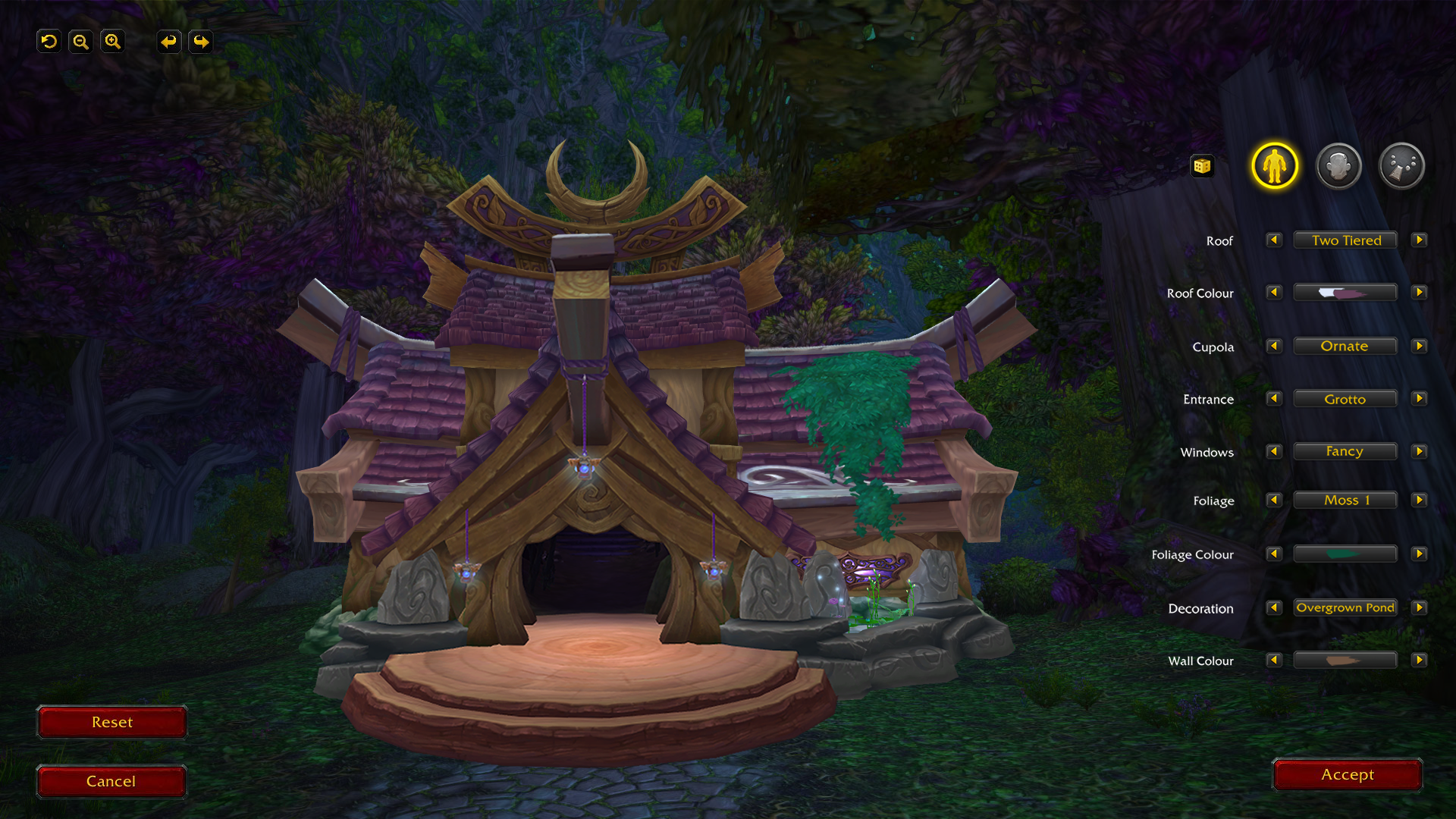Undo the last change
Image resolution: width=1456 pixels, height=819 pixels.
pyautogui.click(x=168, y=42)
